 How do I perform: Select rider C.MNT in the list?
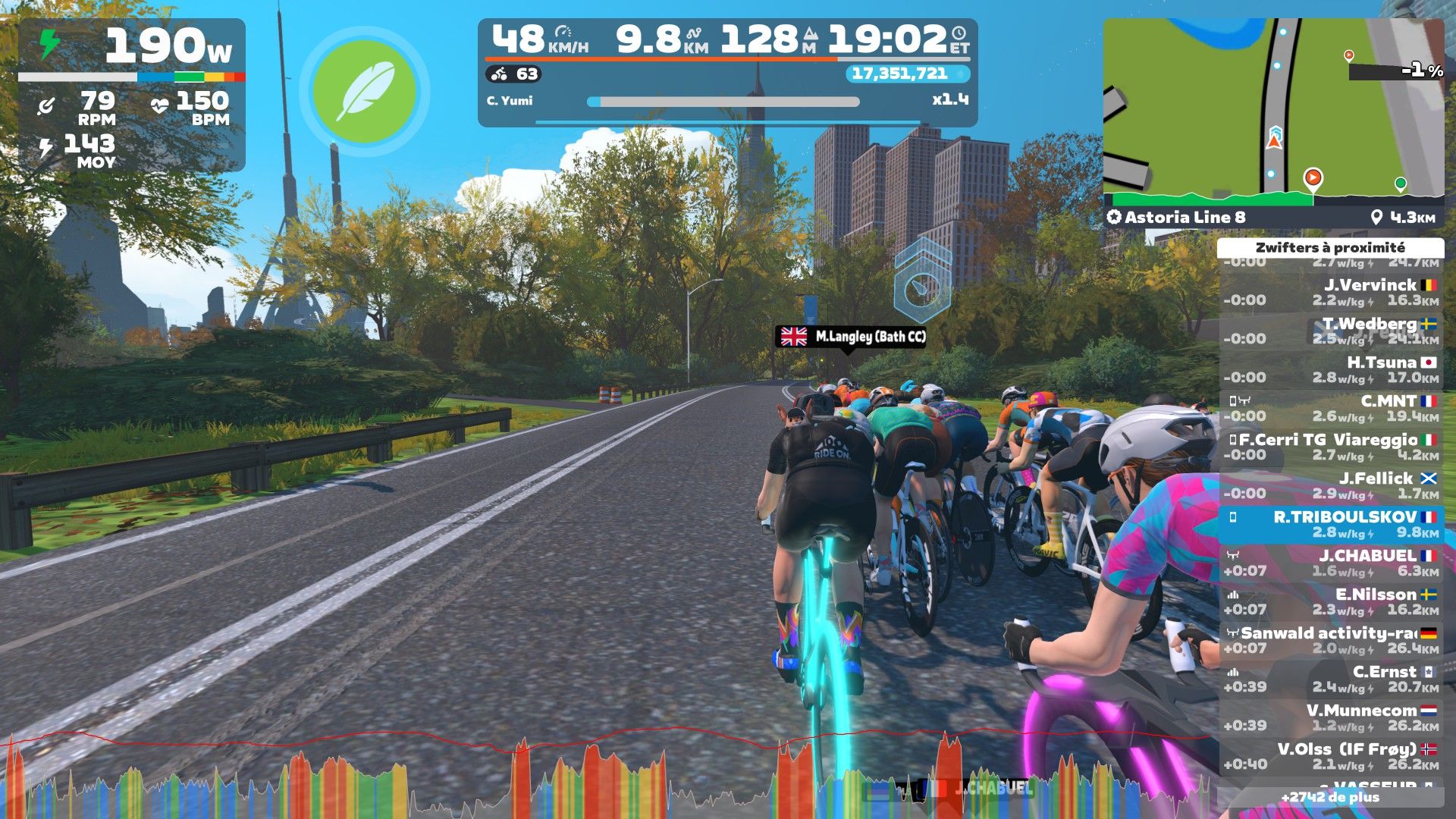(1331, 409)
